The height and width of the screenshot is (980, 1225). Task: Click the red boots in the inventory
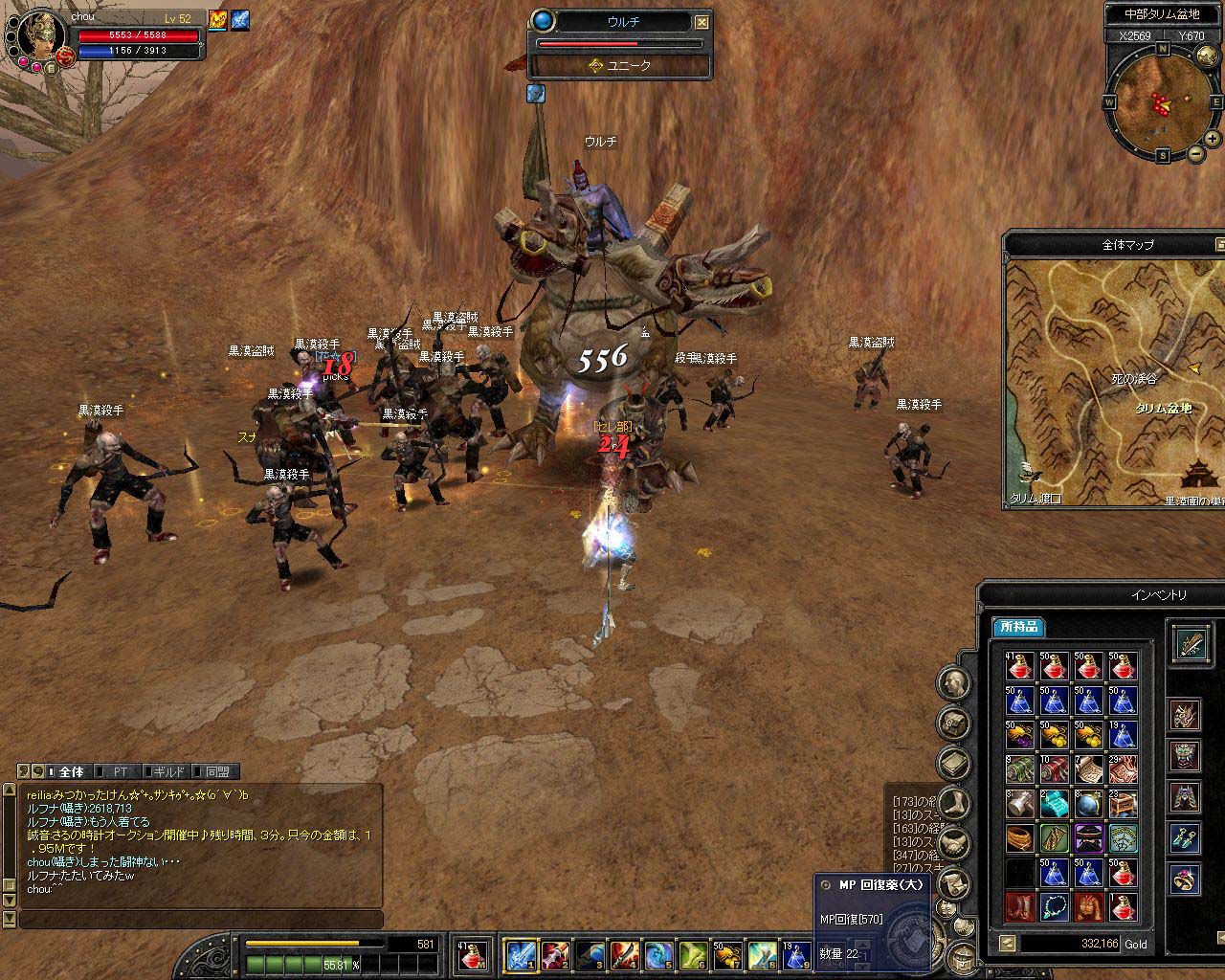pos(1020,906)
